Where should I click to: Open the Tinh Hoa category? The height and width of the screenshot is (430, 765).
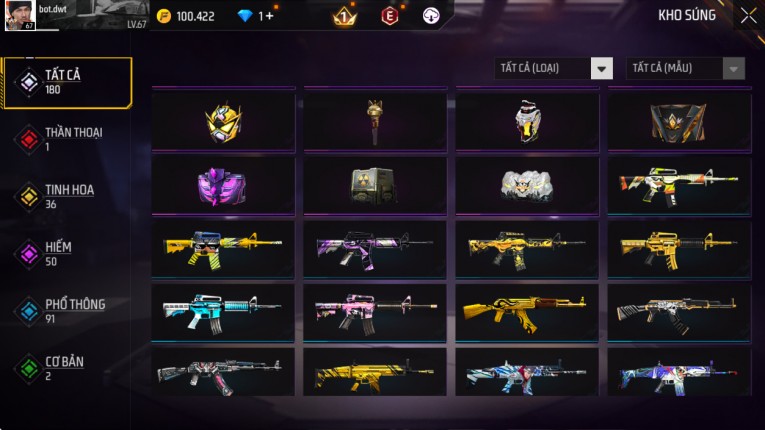point(67,196)
